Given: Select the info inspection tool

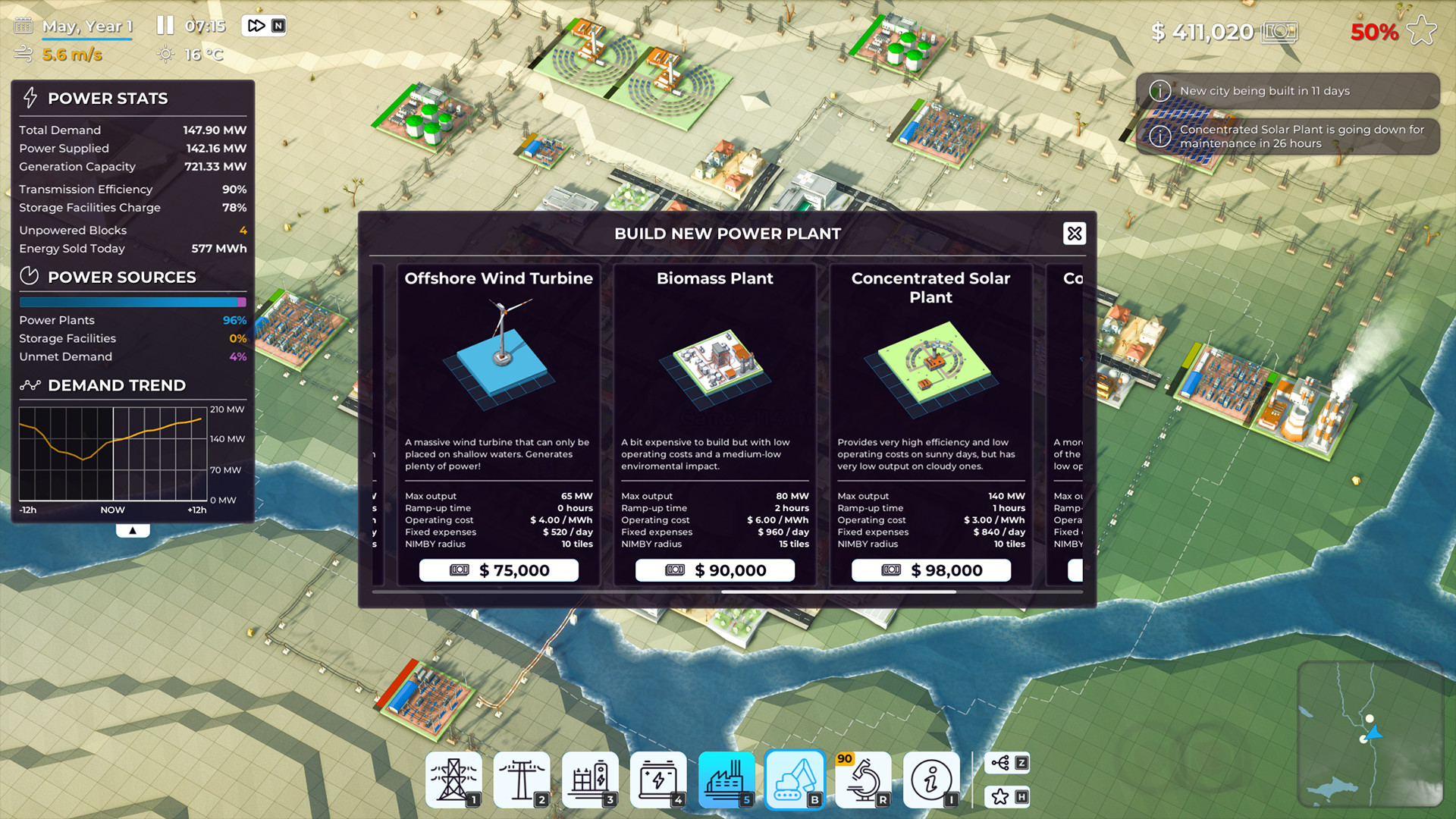Looking at the screenshot, I should click(932, 780).
